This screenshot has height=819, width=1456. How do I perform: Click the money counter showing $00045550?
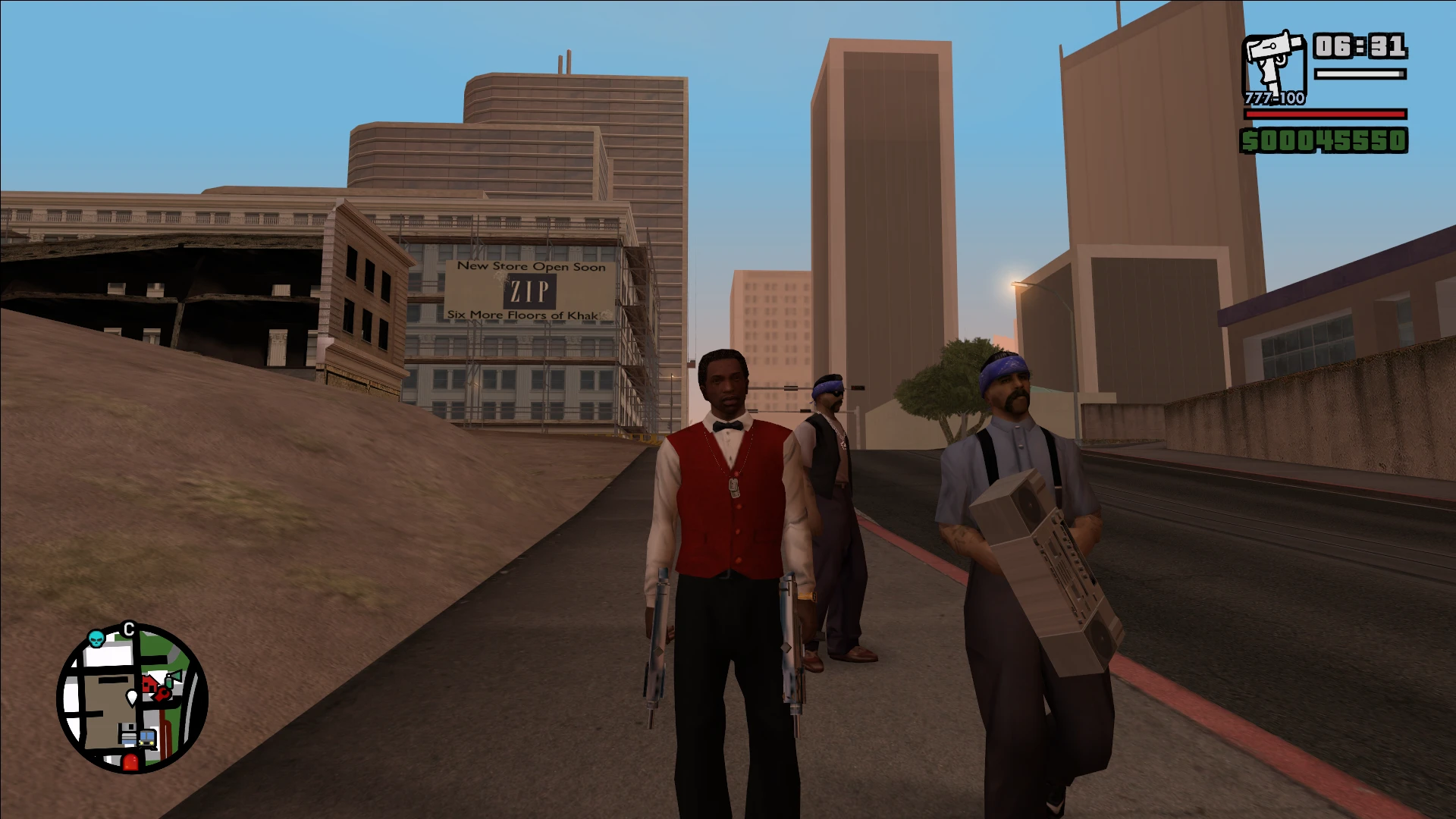pyautogui.click(x=1324, y=140)
